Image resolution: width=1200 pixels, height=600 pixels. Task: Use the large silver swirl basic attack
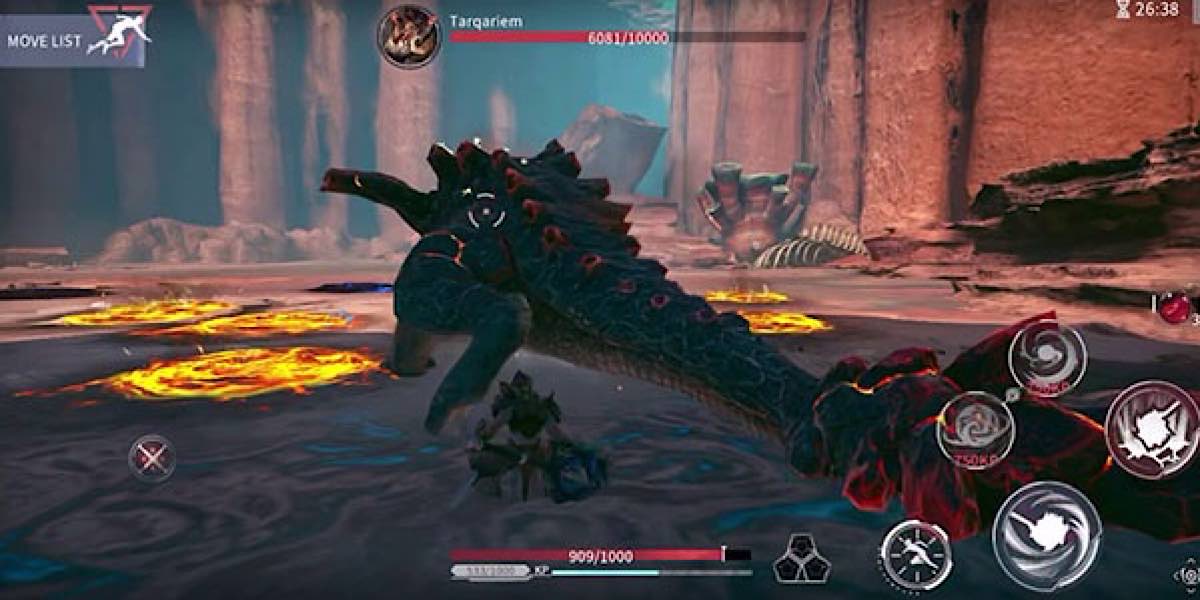(x=1046, y=536)
